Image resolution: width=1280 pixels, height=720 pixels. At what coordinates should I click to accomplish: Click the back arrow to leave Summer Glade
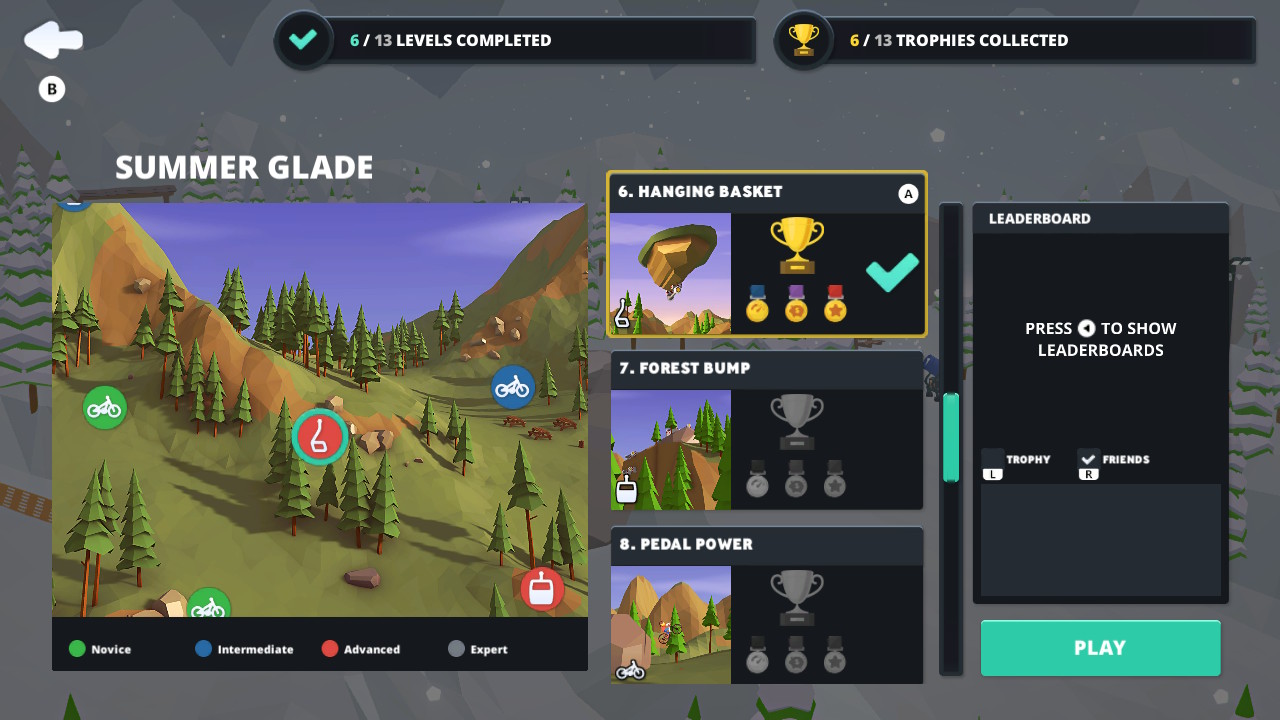click(x=53, y=39)
